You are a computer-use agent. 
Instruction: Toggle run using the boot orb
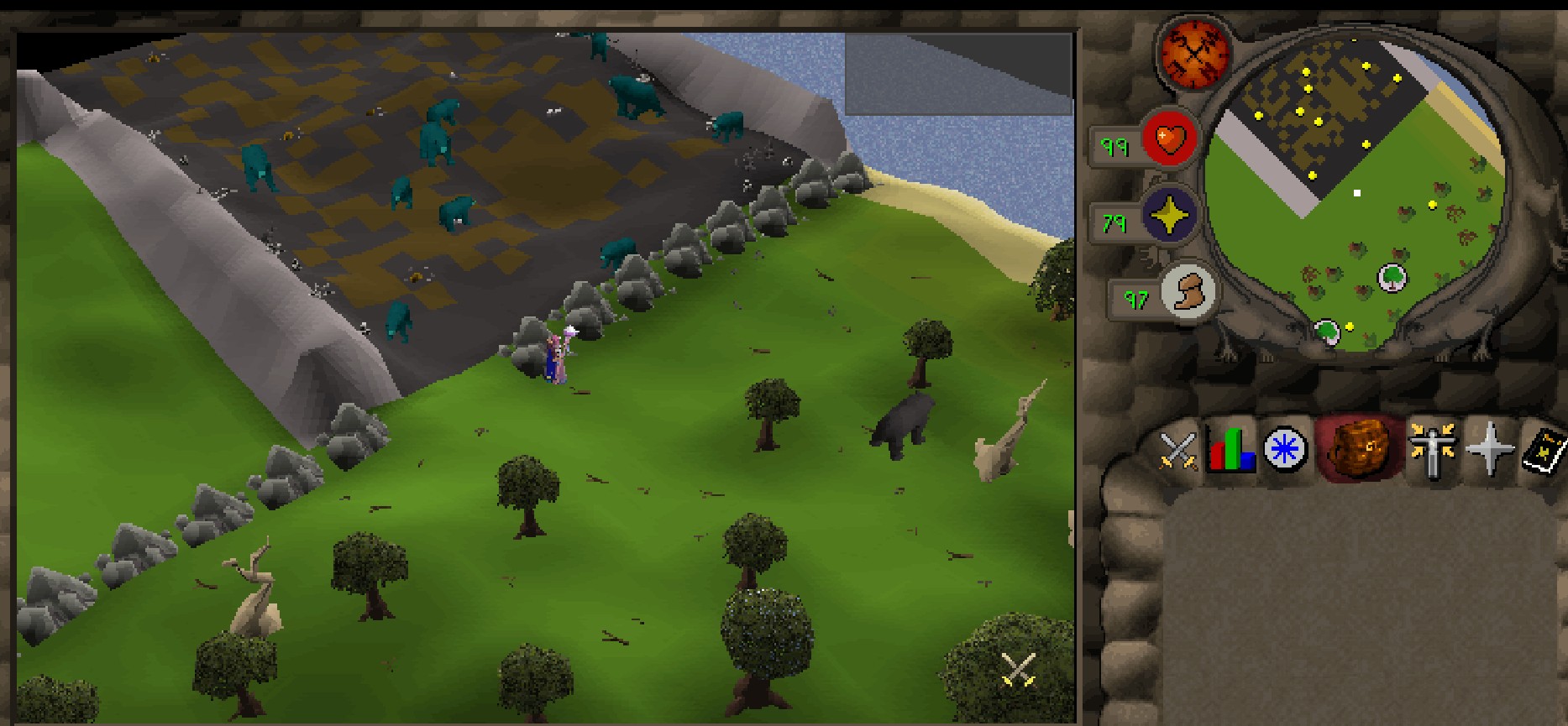[x=1188, y=292]
